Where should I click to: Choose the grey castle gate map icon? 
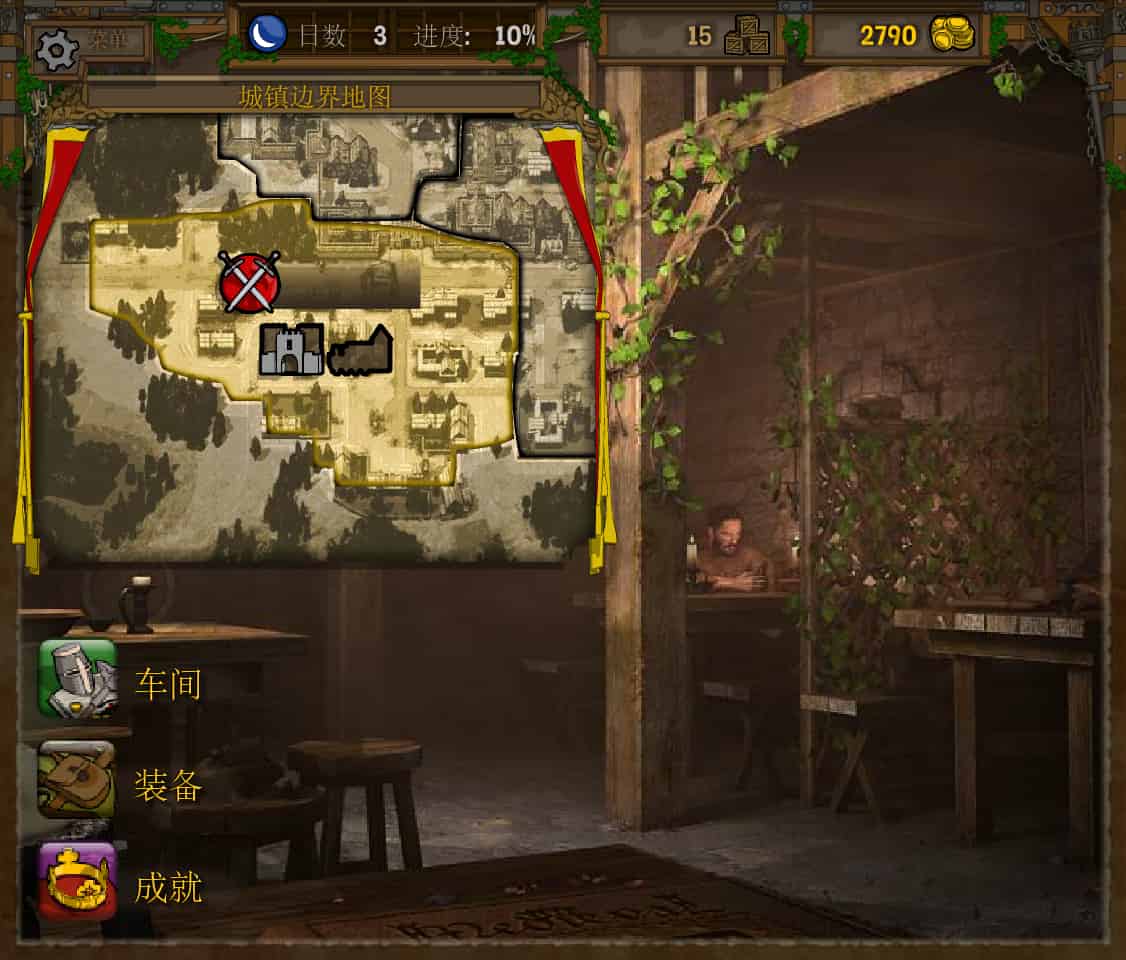point(291,349)
